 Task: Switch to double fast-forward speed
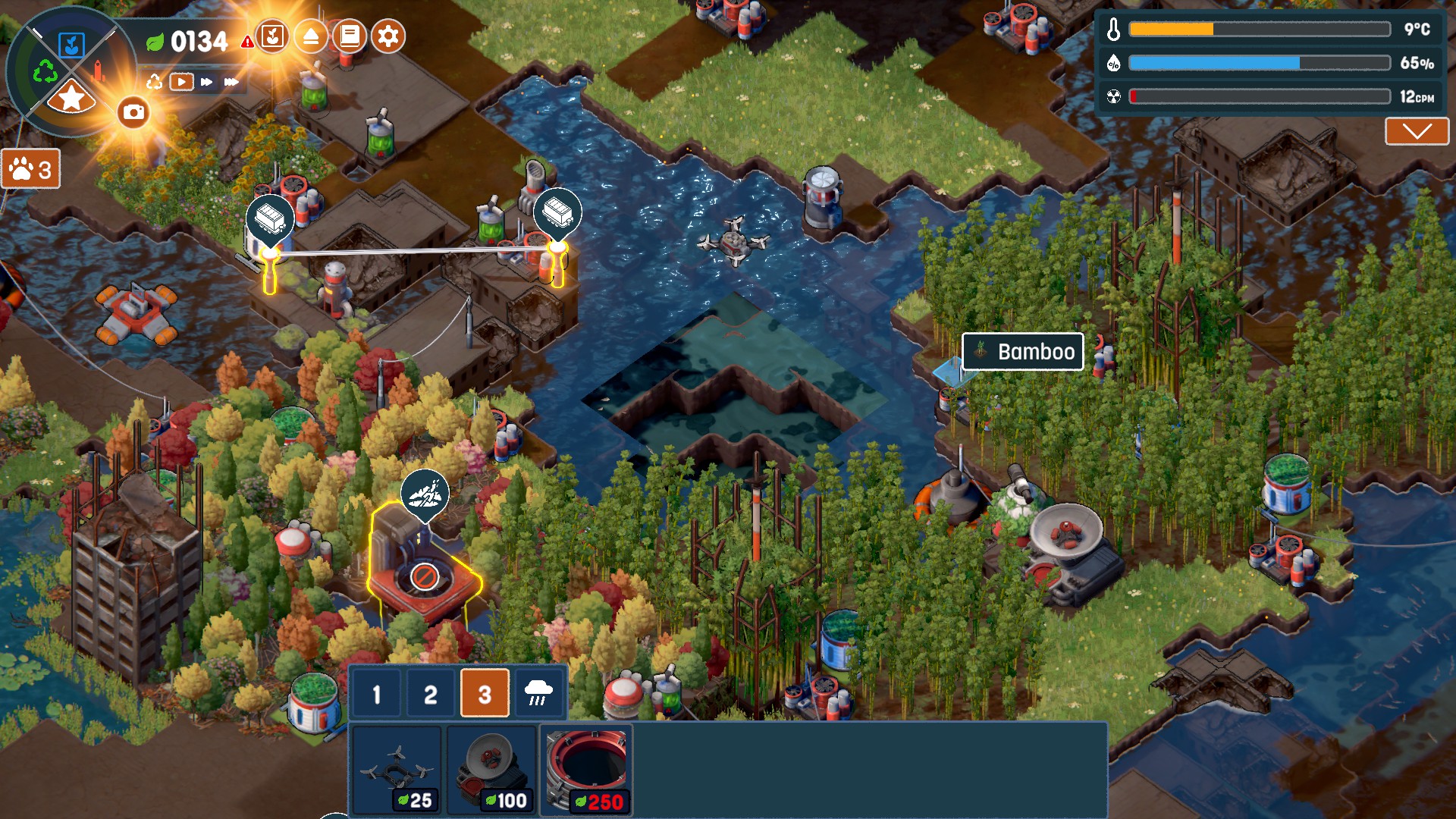pyautogui.click(x=206, y=81)
